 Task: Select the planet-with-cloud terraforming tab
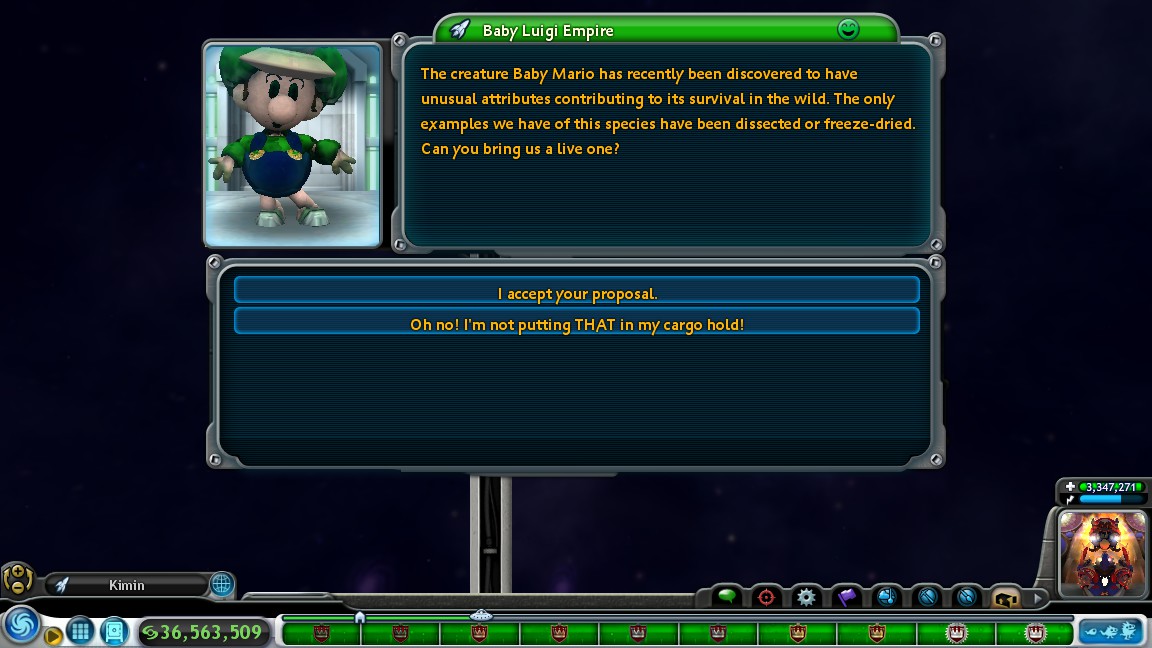pyautogui.click(x=886, y=597)
